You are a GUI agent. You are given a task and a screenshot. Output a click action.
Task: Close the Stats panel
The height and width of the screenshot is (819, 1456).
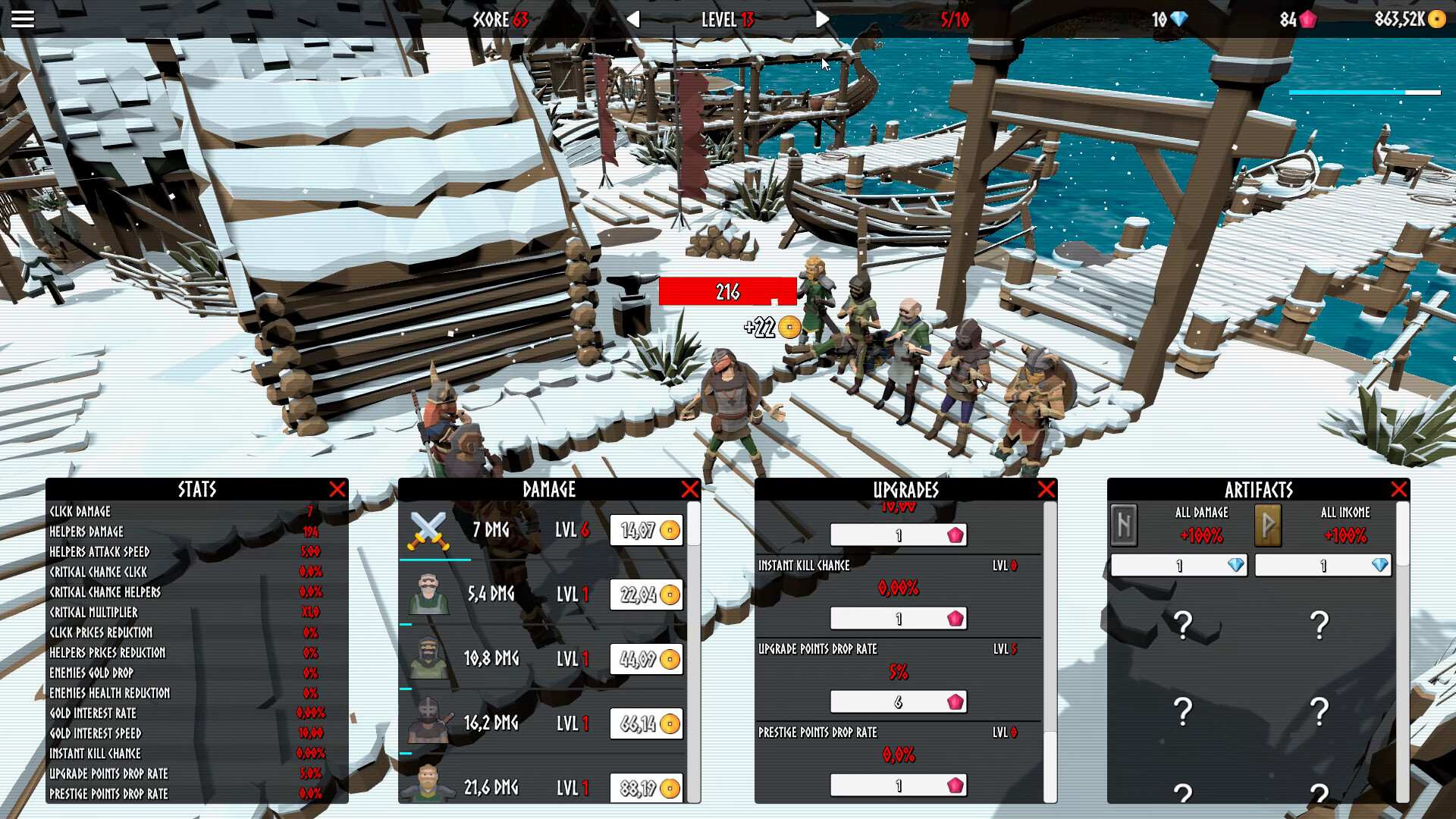340,490
